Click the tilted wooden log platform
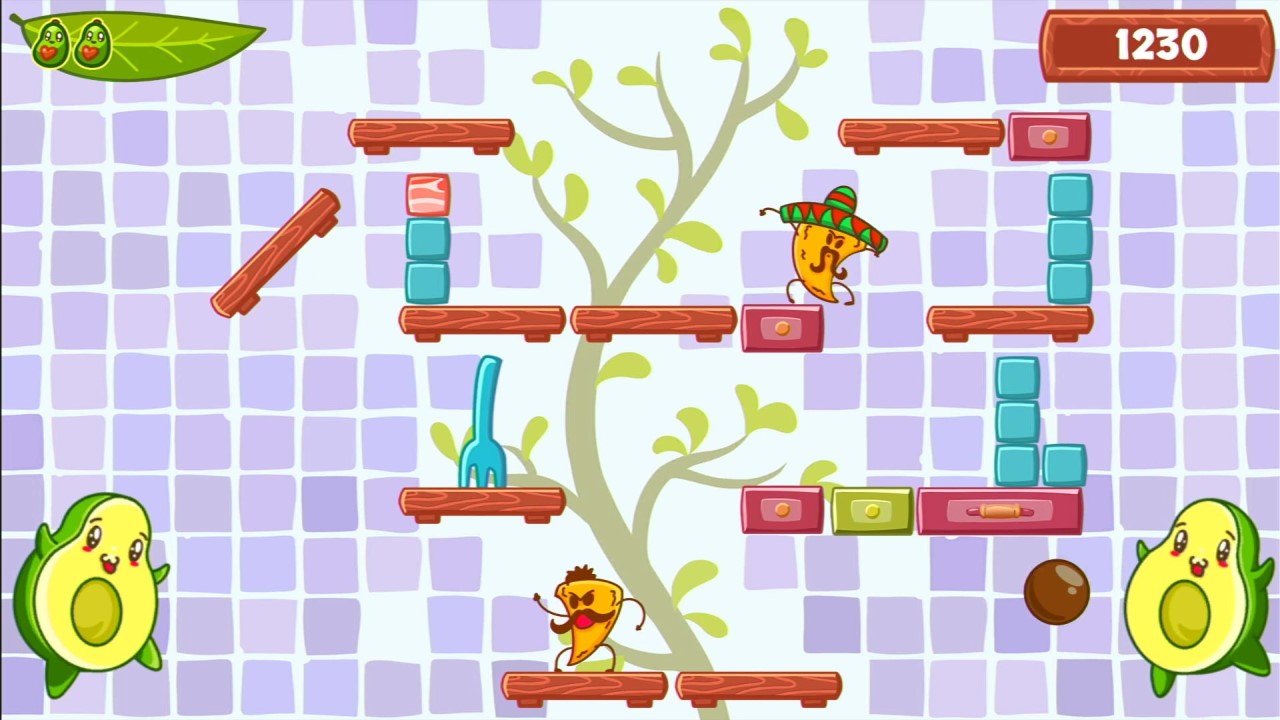This screenshot has width=1280, height=720. (275, 250)
